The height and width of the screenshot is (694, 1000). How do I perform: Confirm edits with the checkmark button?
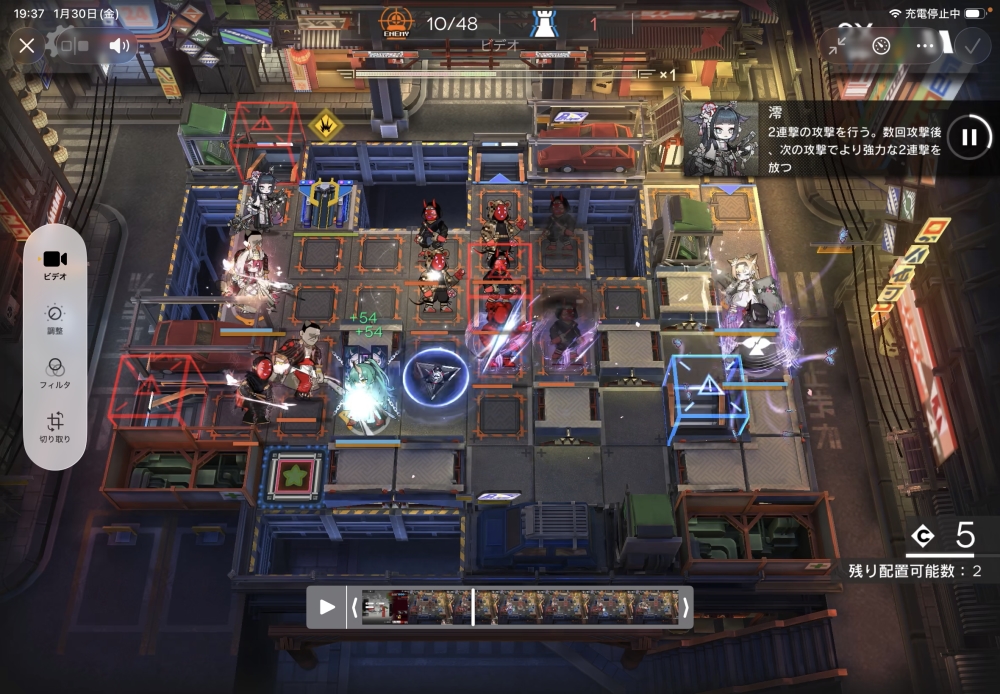click(x=970, y=45)
